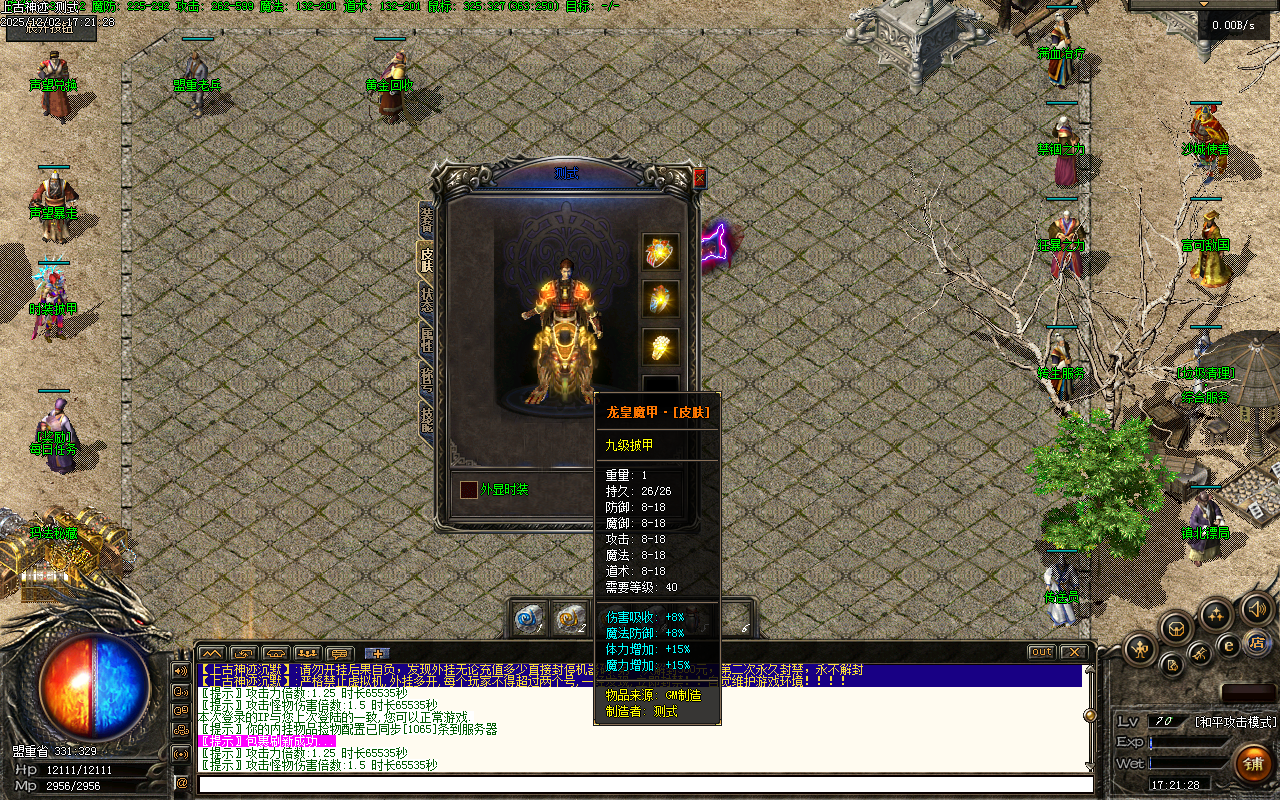
Task: Select the top skin slot in the character panel
Action: pyautogui.click(x=660, y=253)
